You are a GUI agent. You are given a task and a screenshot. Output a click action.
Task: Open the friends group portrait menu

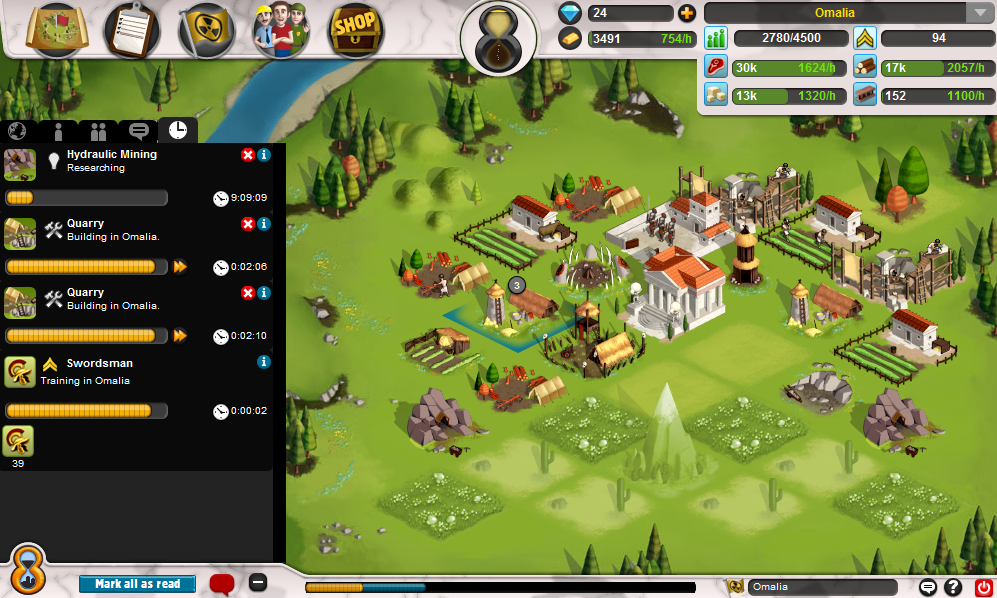pos(281,29)
